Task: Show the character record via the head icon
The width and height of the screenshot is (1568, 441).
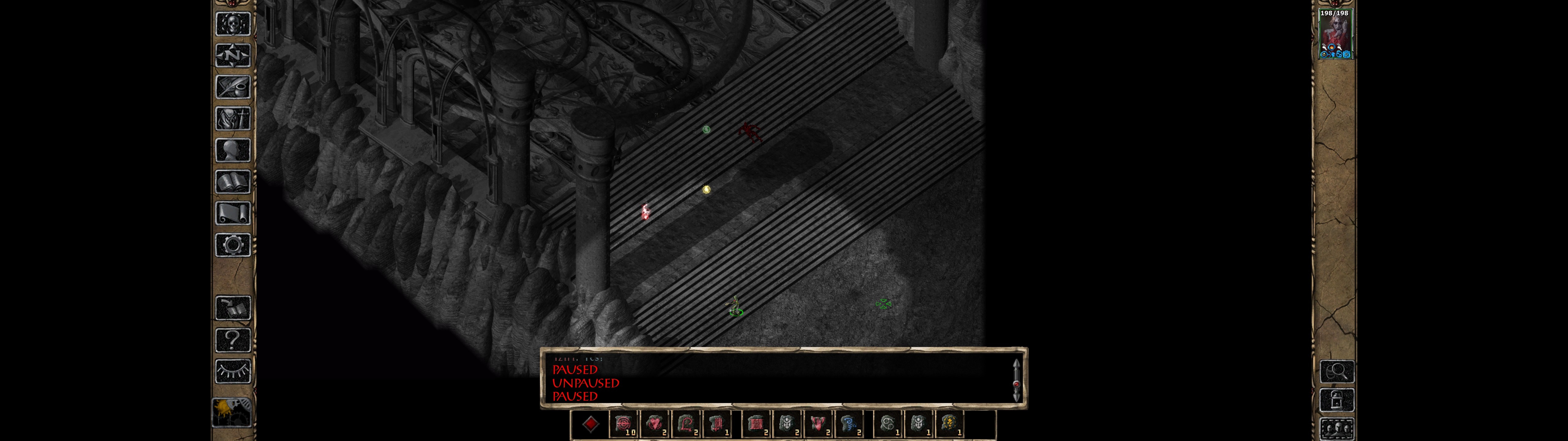Action: (232, 150)
